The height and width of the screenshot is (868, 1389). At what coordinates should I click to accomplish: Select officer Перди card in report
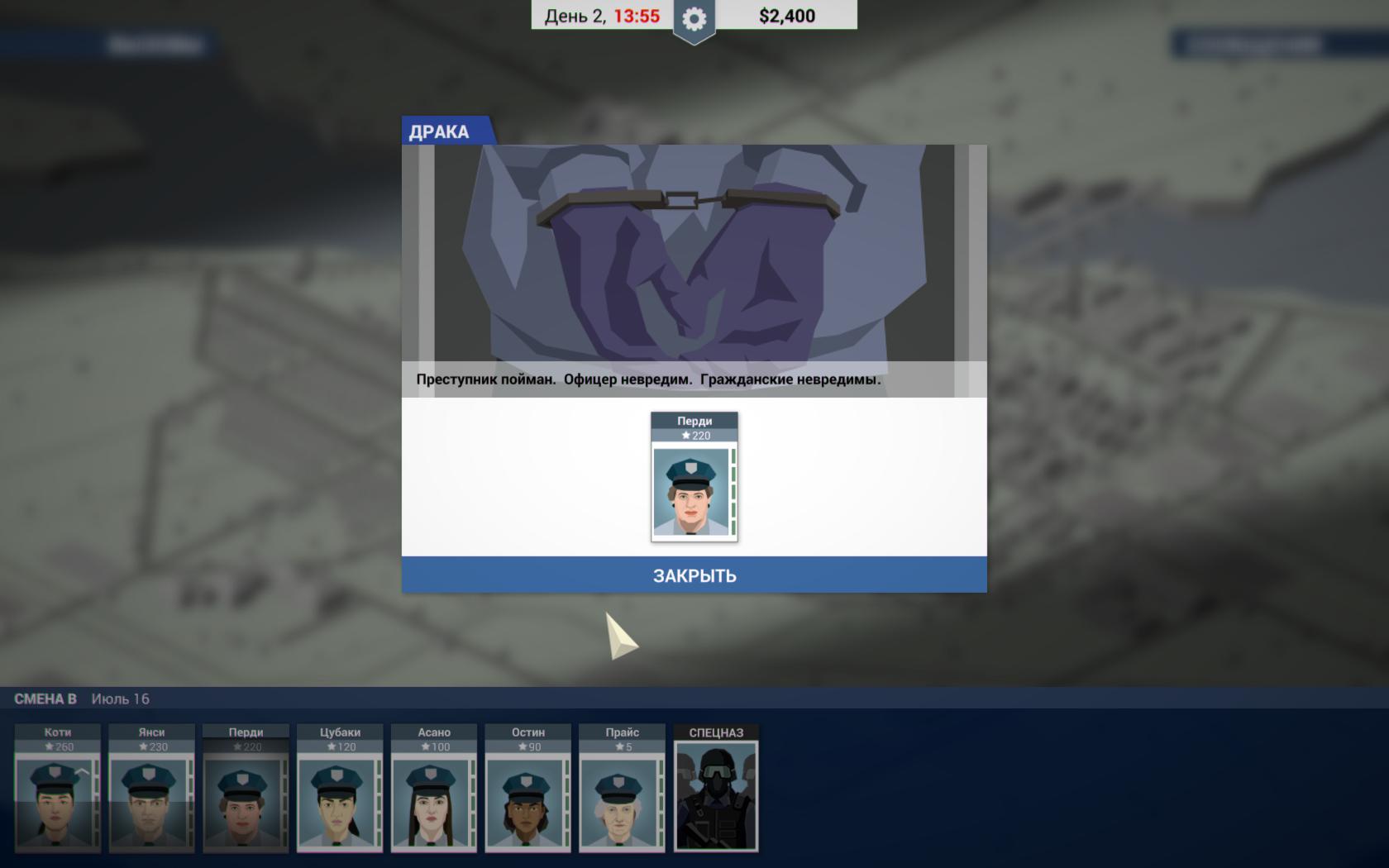pos(694,478)
